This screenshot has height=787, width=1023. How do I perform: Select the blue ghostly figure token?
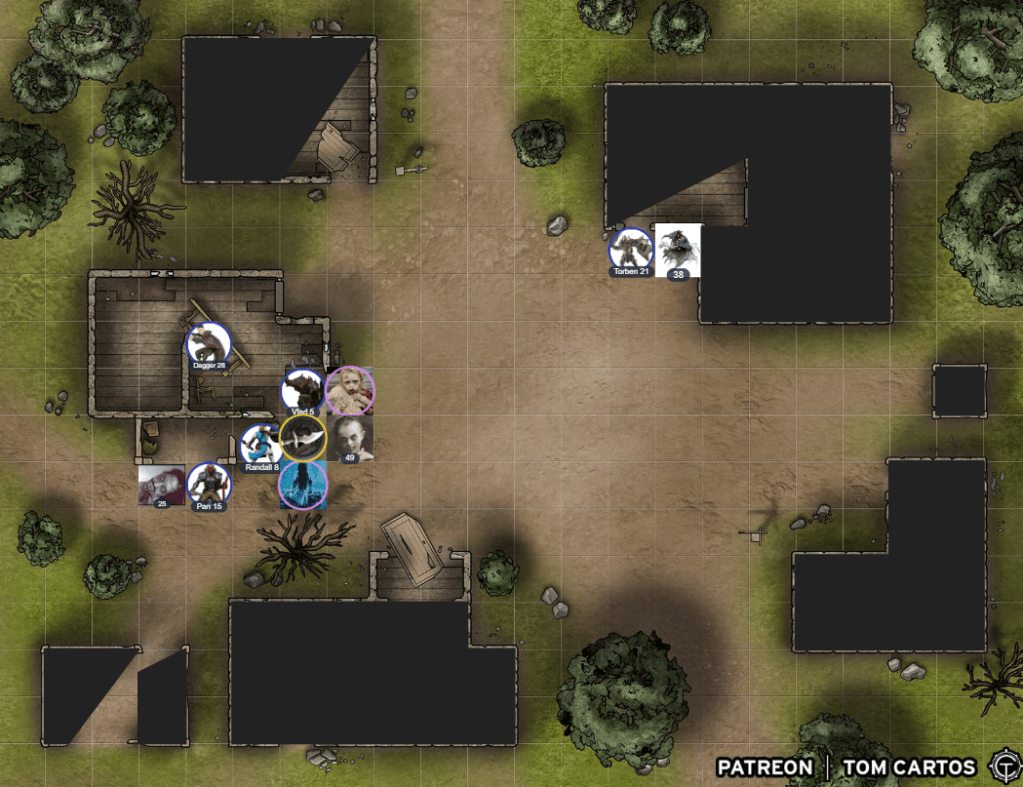pos(303,485)
